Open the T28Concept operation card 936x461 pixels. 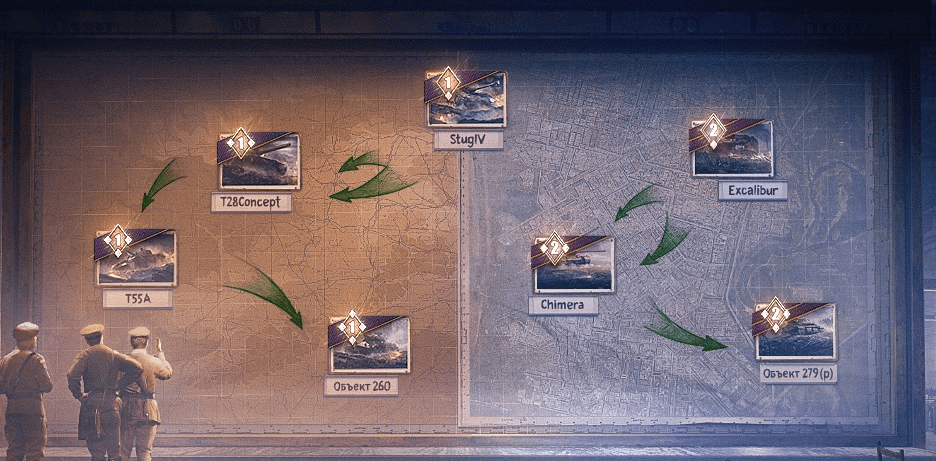(x=259, y=162)
